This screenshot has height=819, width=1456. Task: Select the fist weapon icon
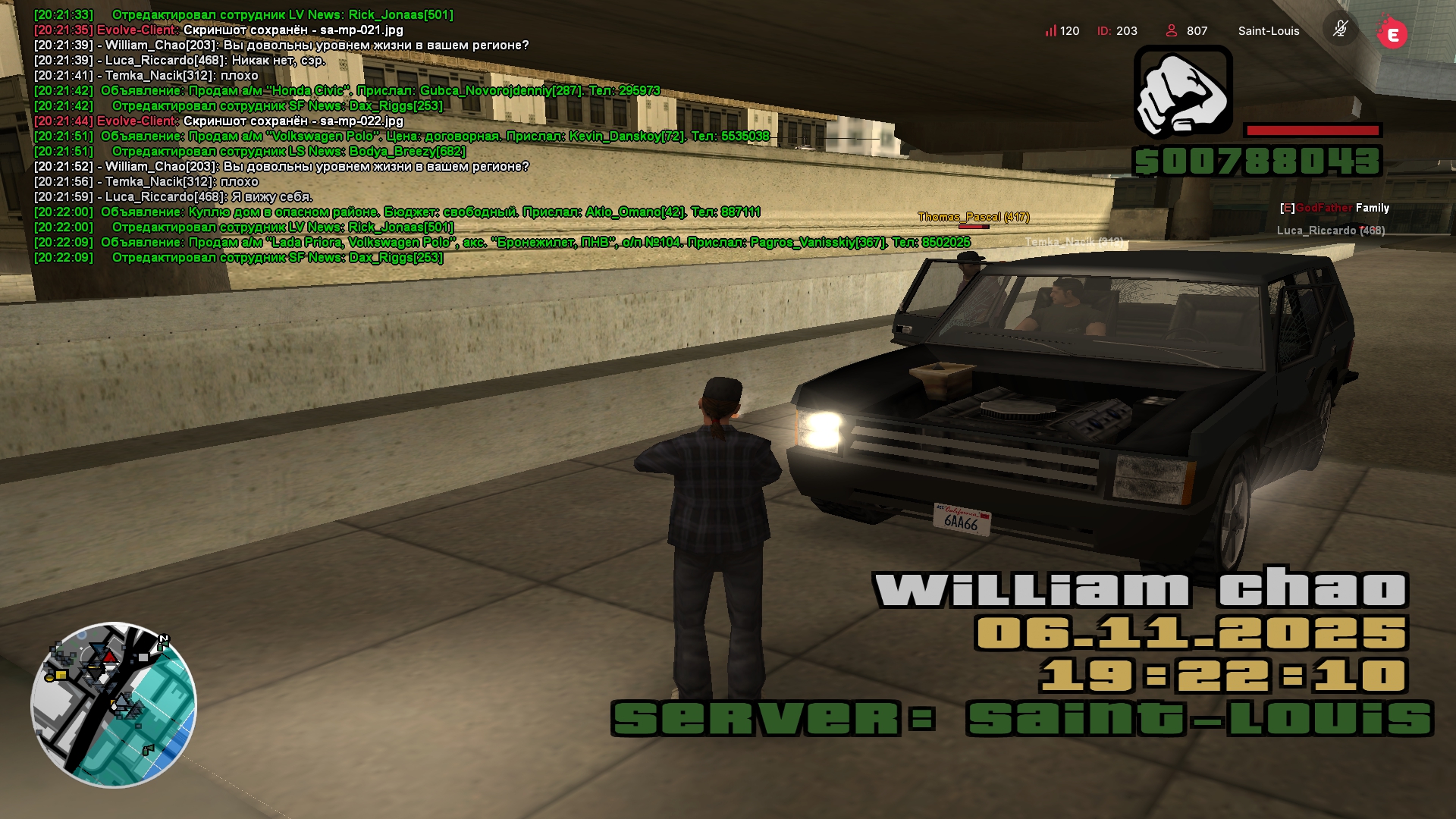click(x=1182, y=92)
